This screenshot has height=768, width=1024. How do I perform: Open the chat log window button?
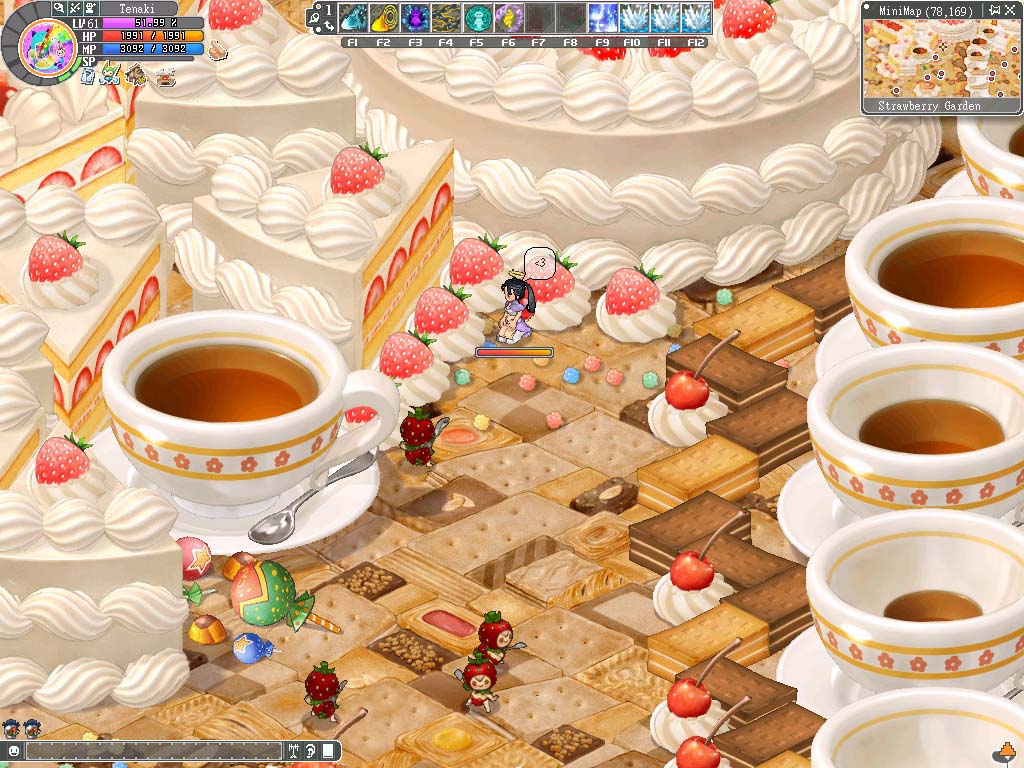point(329,750)
